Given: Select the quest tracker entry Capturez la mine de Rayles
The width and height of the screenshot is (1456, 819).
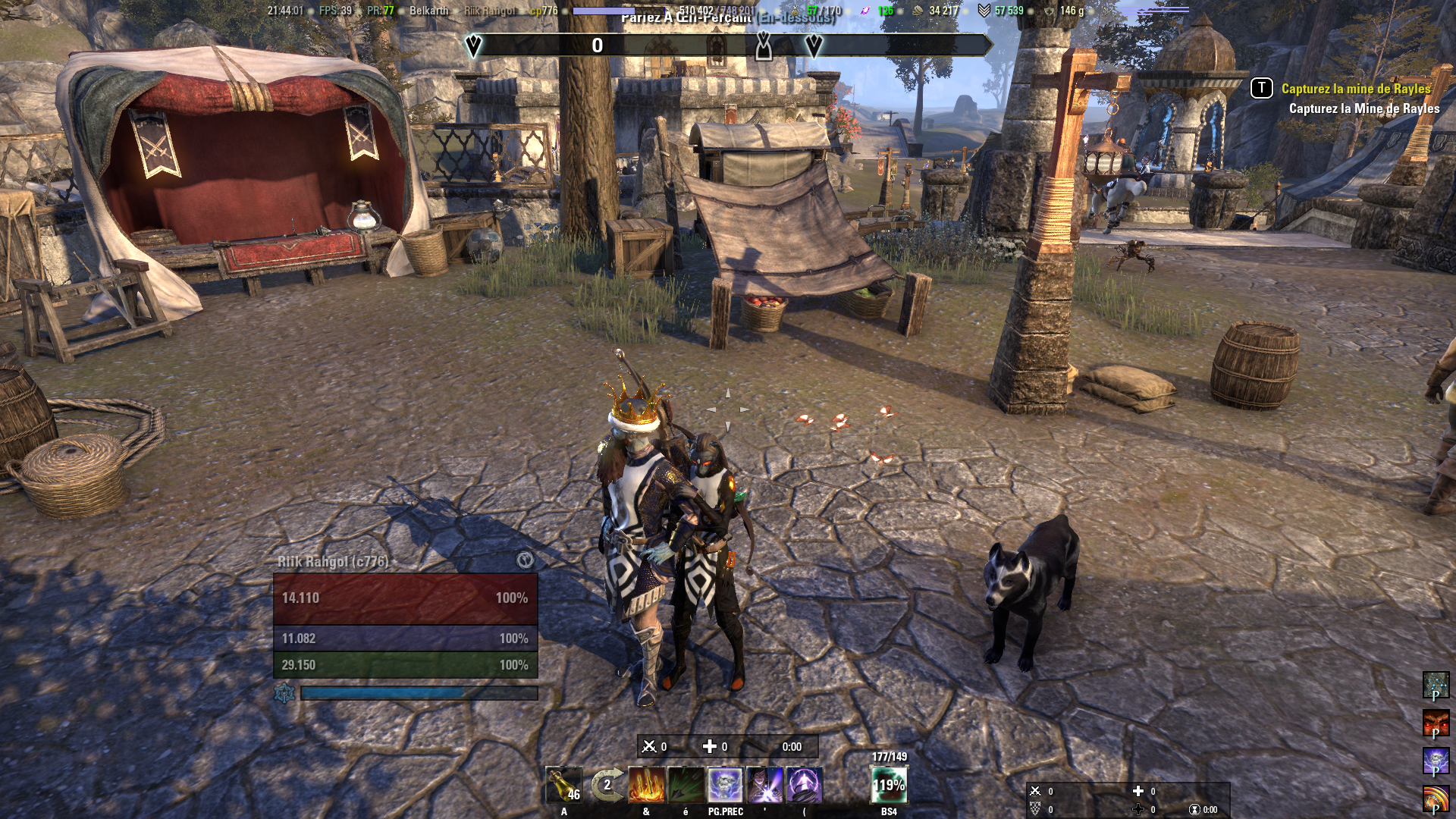Looking at the screenshot, I should click(x=1355, y=89).
